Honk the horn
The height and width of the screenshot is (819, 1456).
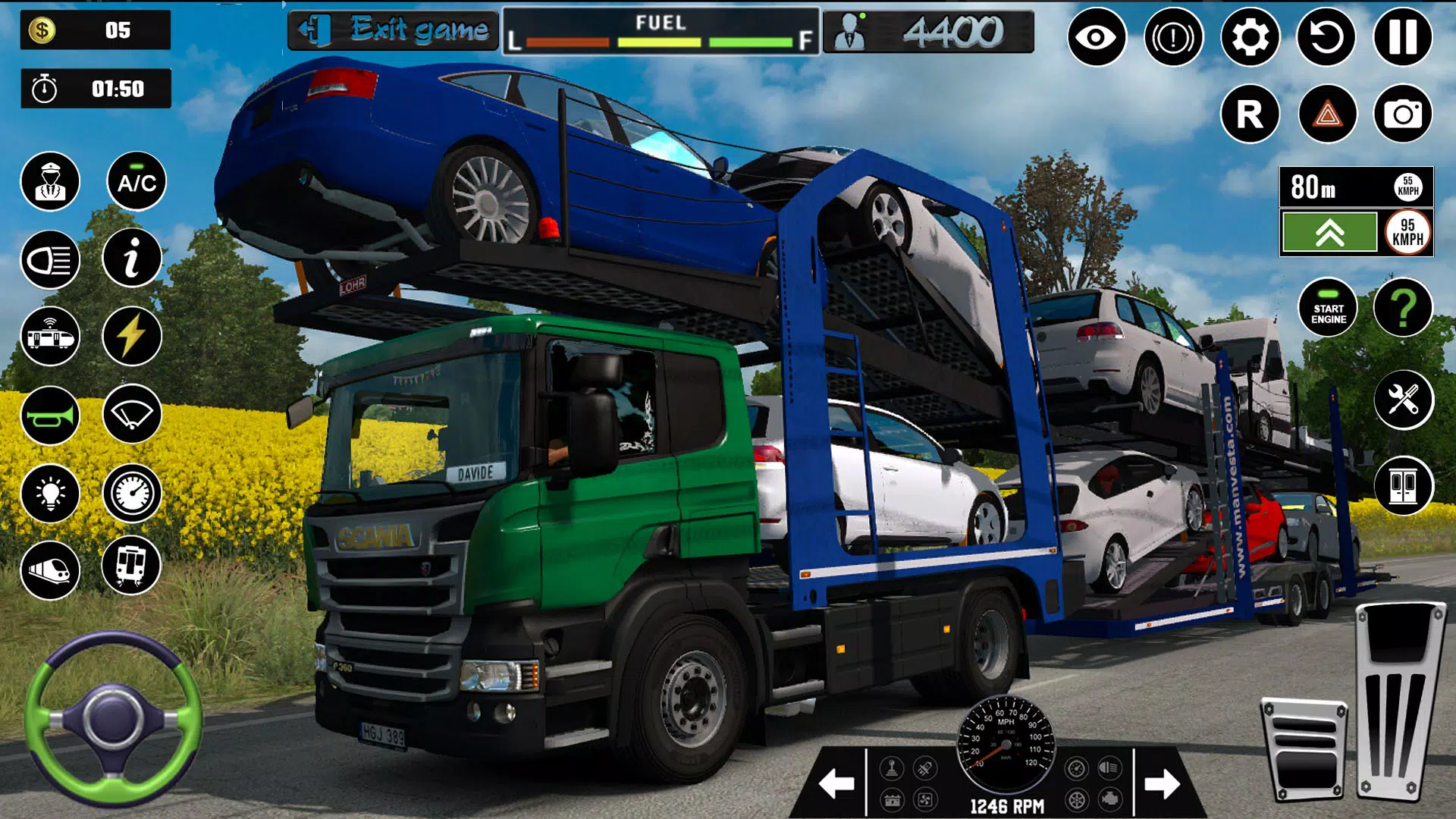pyautogui.click(x=50, y=416)
